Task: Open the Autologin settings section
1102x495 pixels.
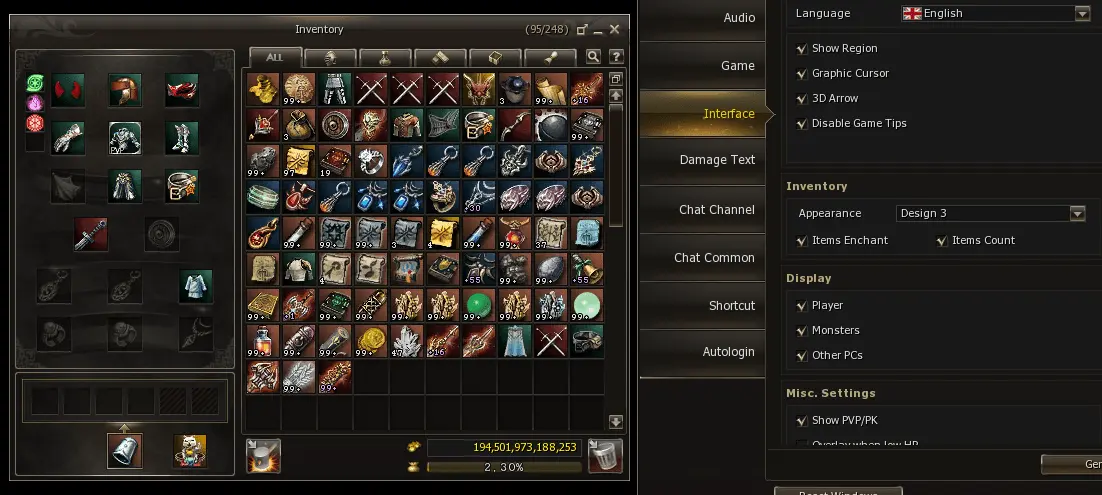Action: pos(728,352)
